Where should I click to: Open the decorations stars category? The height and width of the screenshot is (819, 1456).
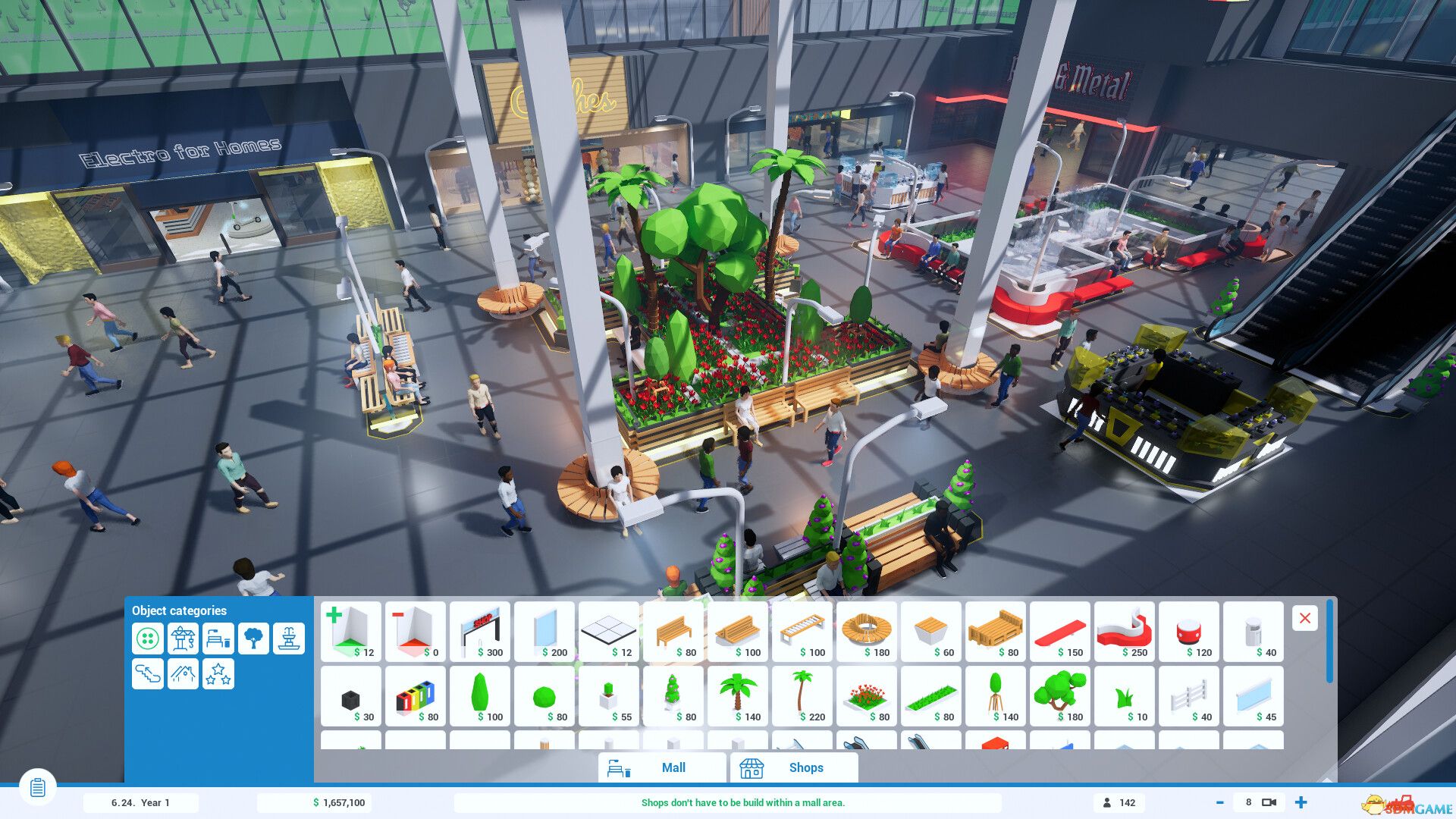tap(218, 673)
